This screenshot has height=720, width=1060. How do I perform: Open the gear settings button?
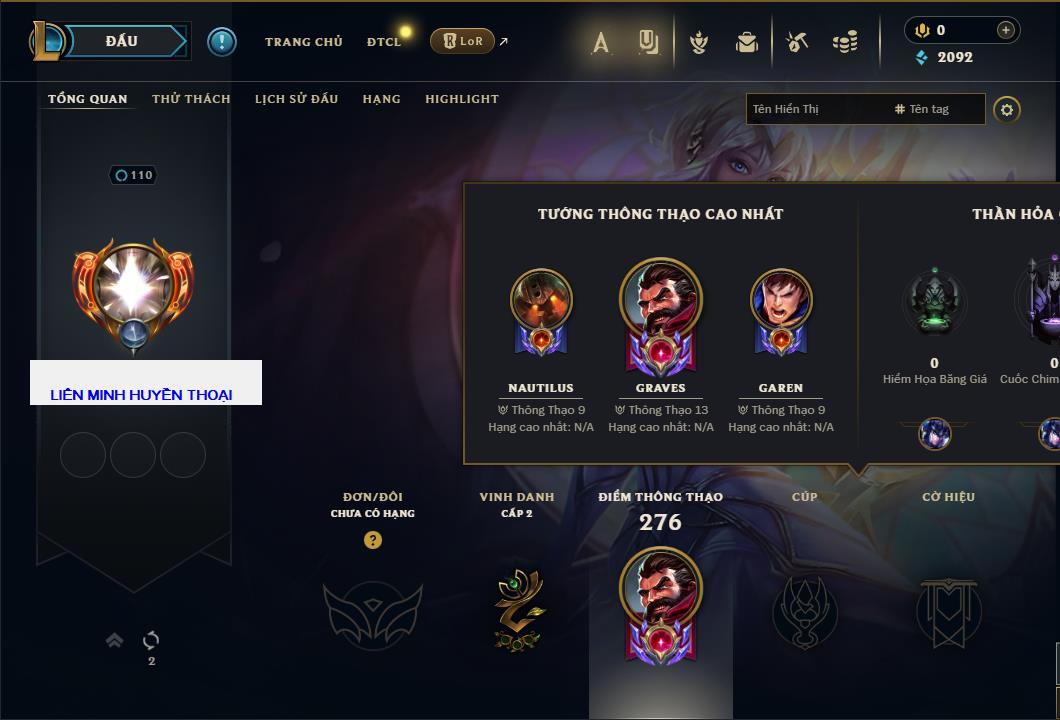point(1007,109)
